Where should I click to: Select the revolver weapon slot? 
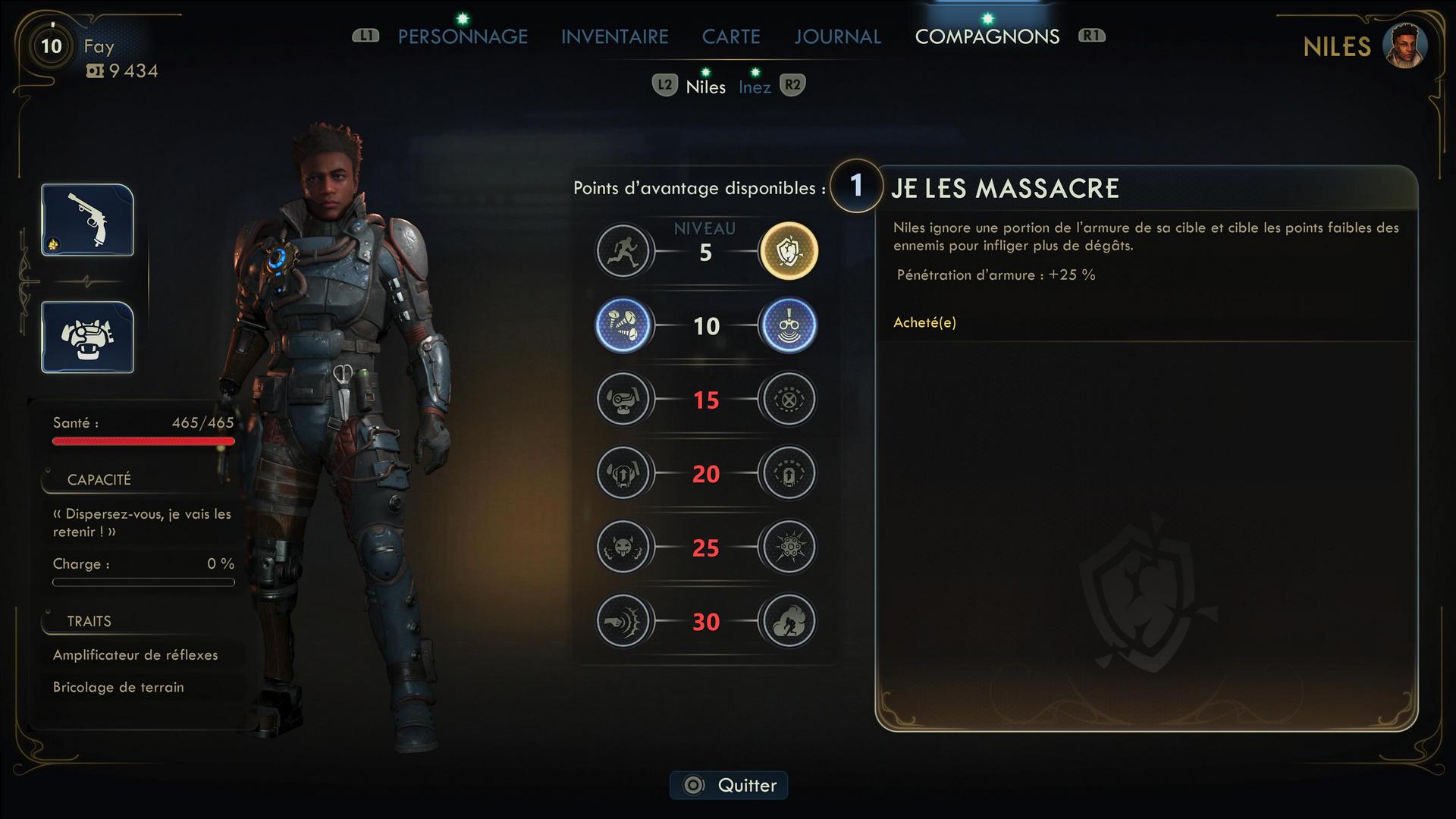point(88,220)
